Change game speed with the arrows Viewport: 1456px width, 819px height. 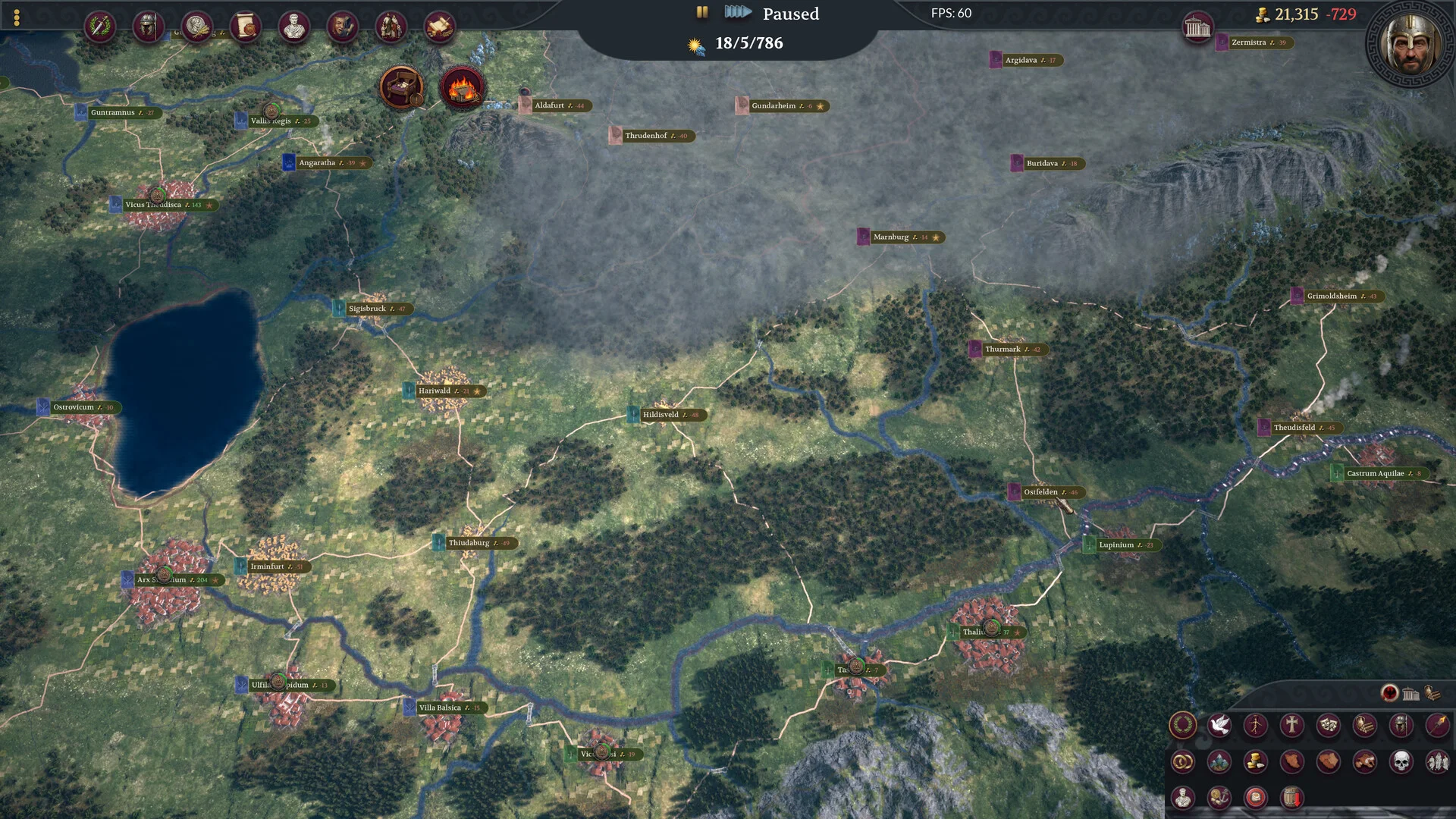click(x=738, y=12)
